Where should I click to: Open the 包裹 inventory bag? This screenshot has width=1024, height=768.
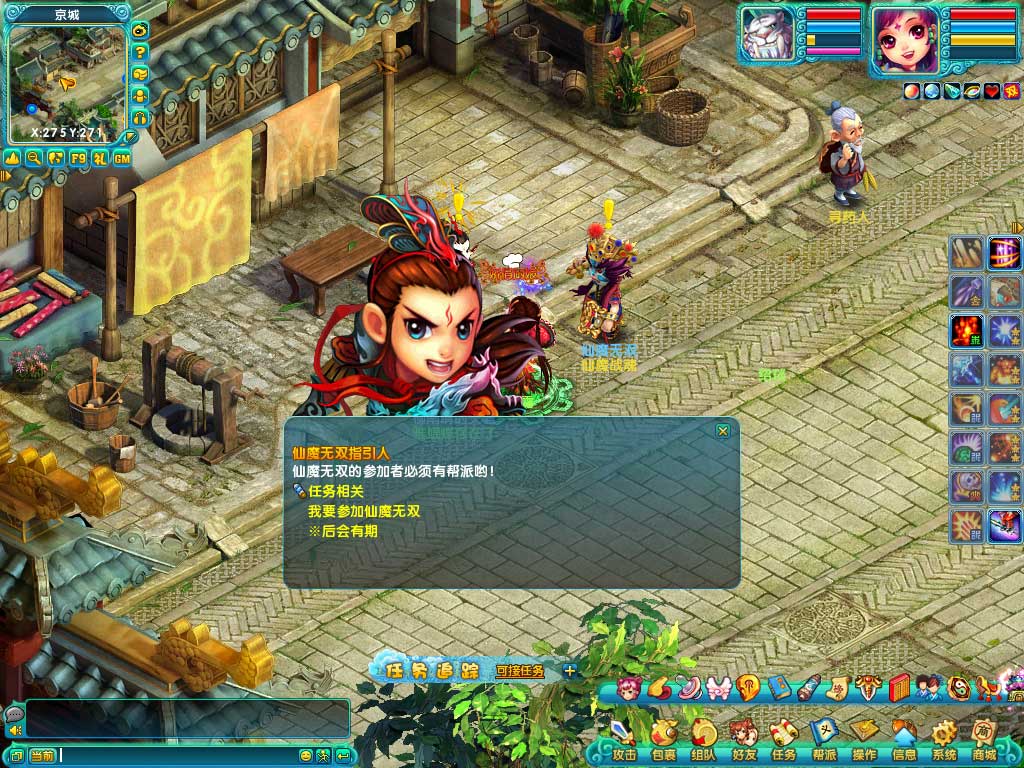664,741
